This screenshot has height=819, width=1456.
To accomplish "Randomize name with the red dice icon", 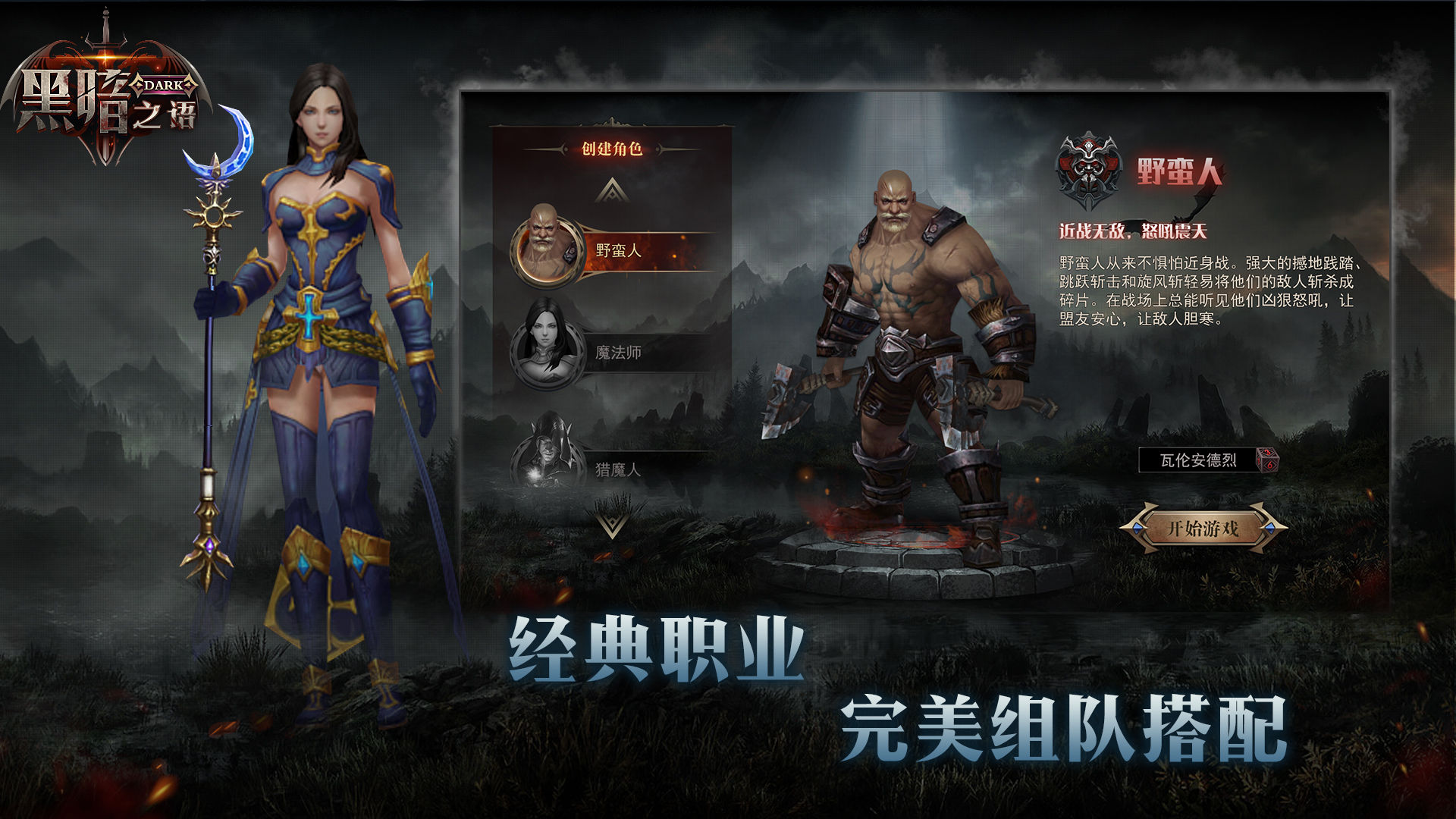I will coord(1266,460).
